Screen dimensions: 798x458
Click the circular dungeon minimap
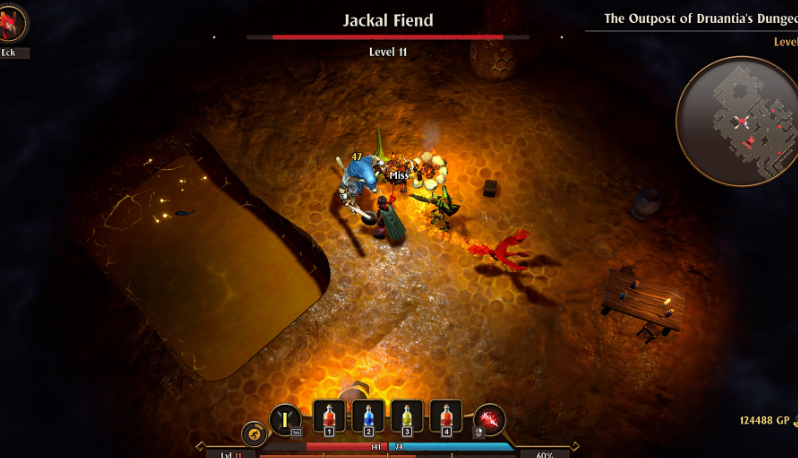tap(738, 121)
